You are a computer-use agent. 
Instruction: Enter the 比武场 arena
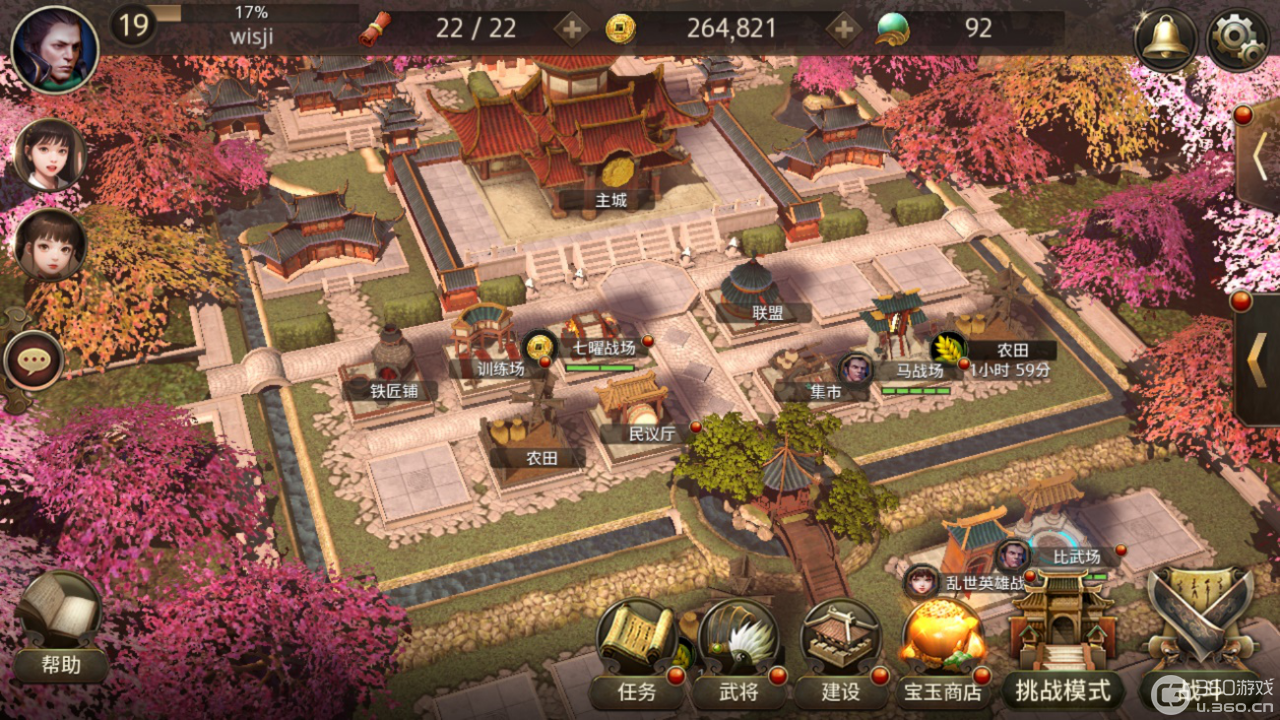coord(1076,557)
